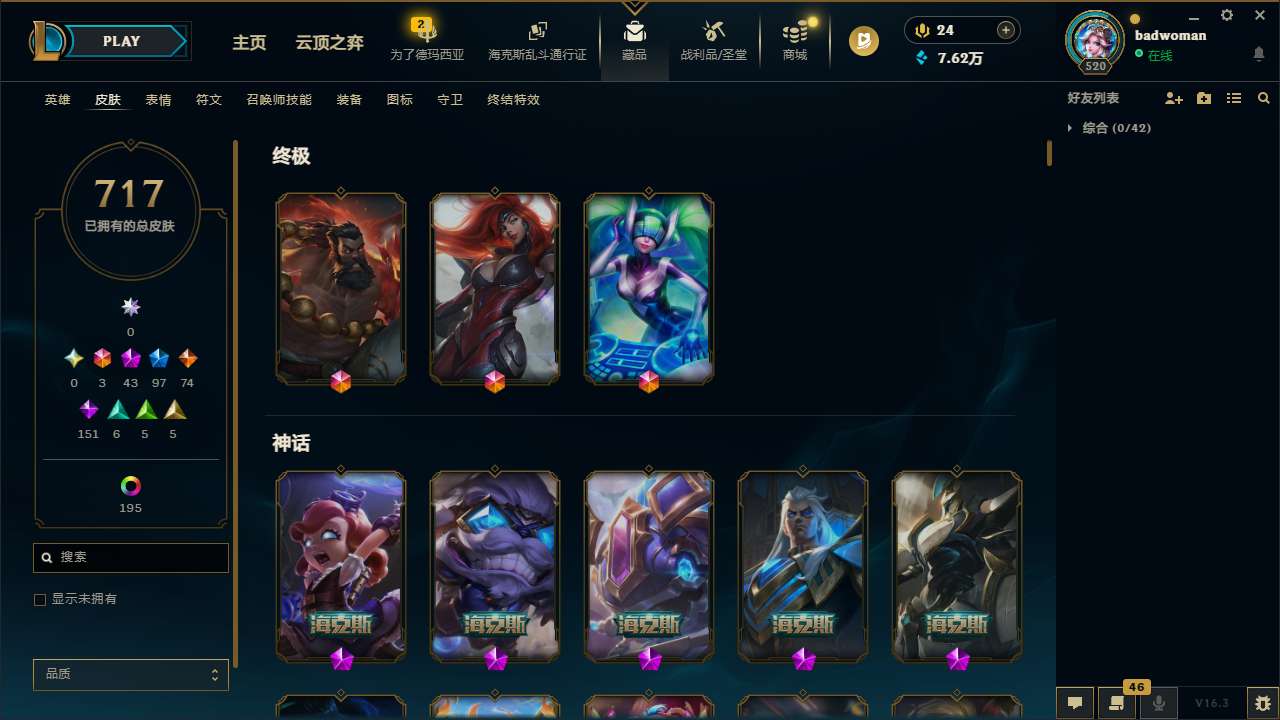This screenshot has width=1280, height=720.
Task: Click the add friend icon in friends panel
Action: tap(1174, 98)
